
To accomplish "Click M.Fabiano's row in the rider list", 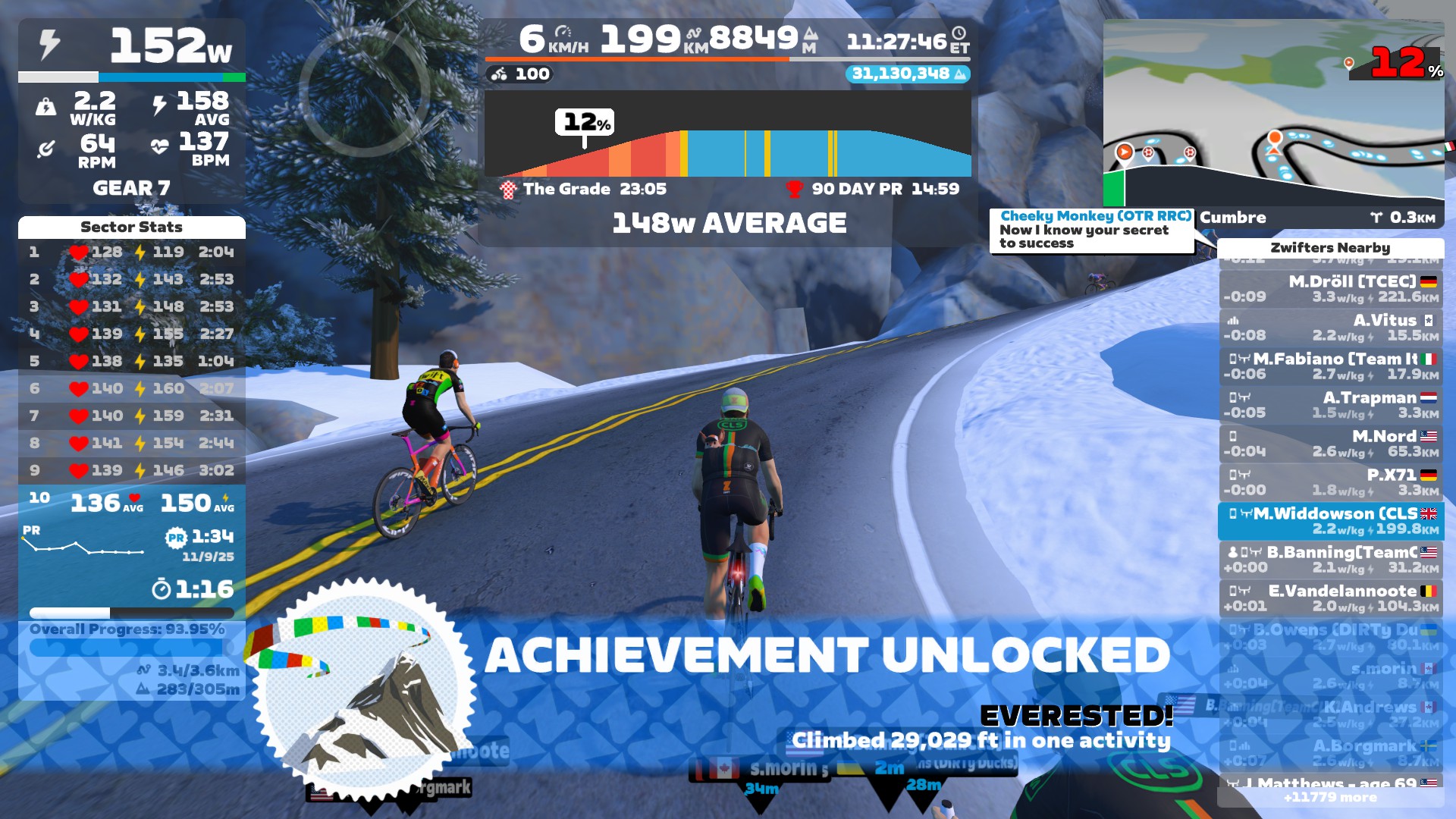I will pos(1331,366).
